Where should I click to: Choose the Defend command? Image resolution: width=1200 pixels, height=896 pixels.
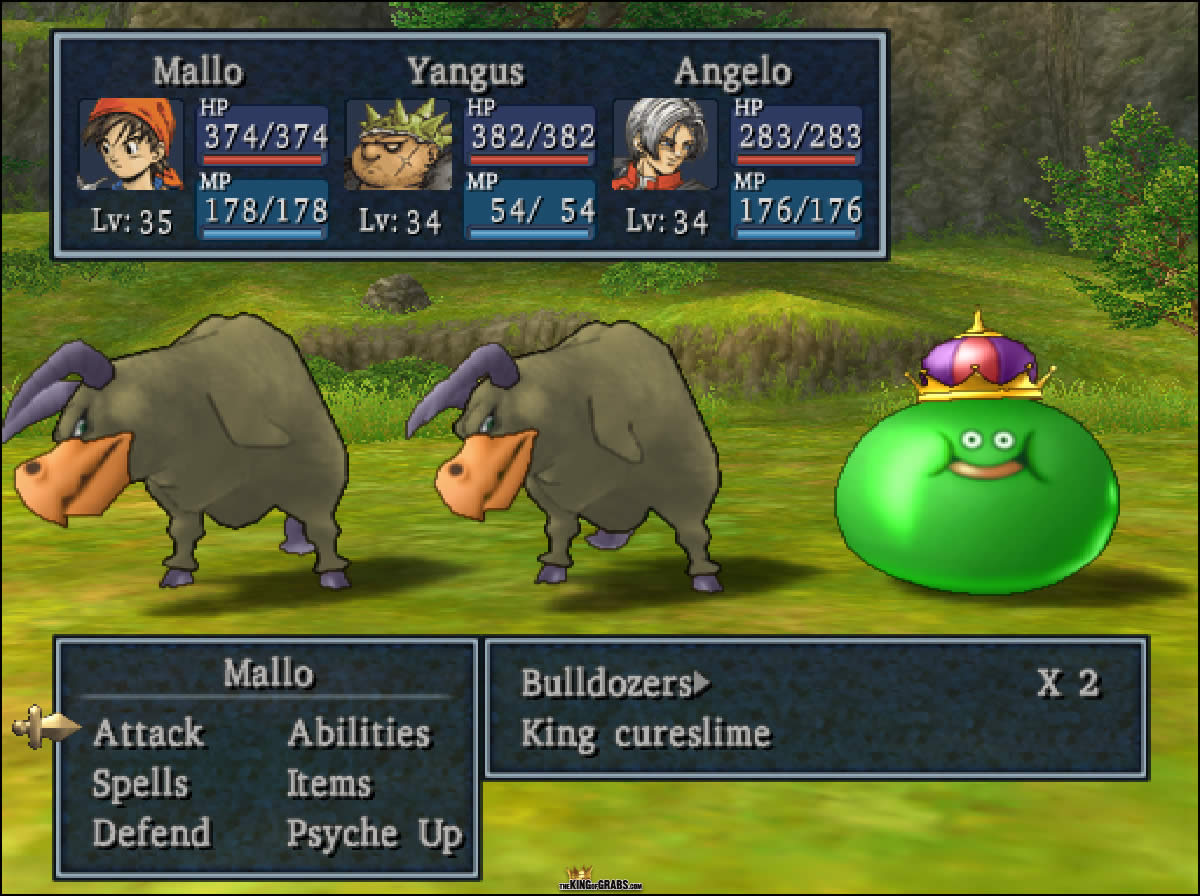(x=152, y=833)
